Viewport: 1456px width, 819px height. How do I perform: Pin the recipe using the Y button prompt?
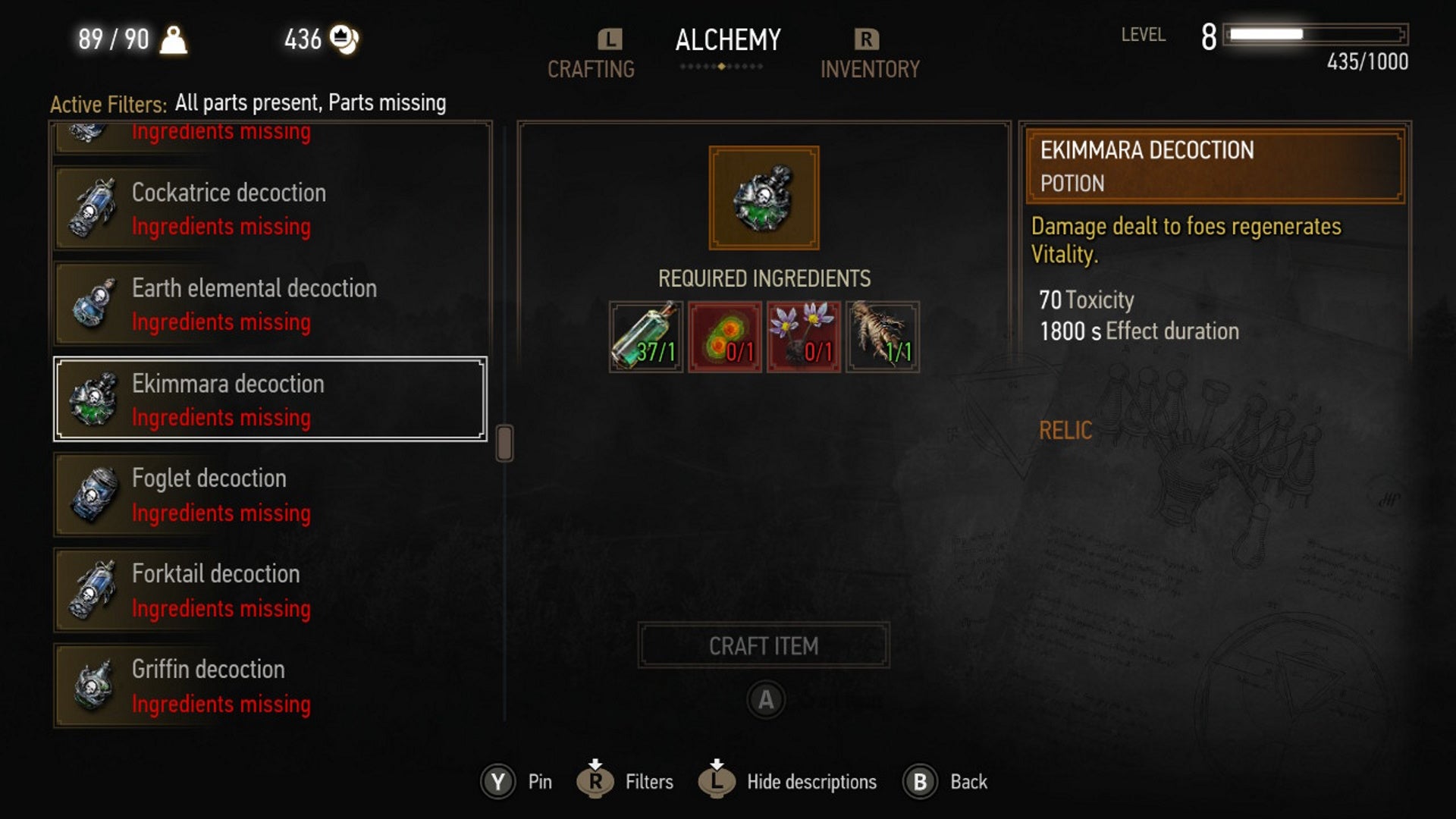click(498, 781)
